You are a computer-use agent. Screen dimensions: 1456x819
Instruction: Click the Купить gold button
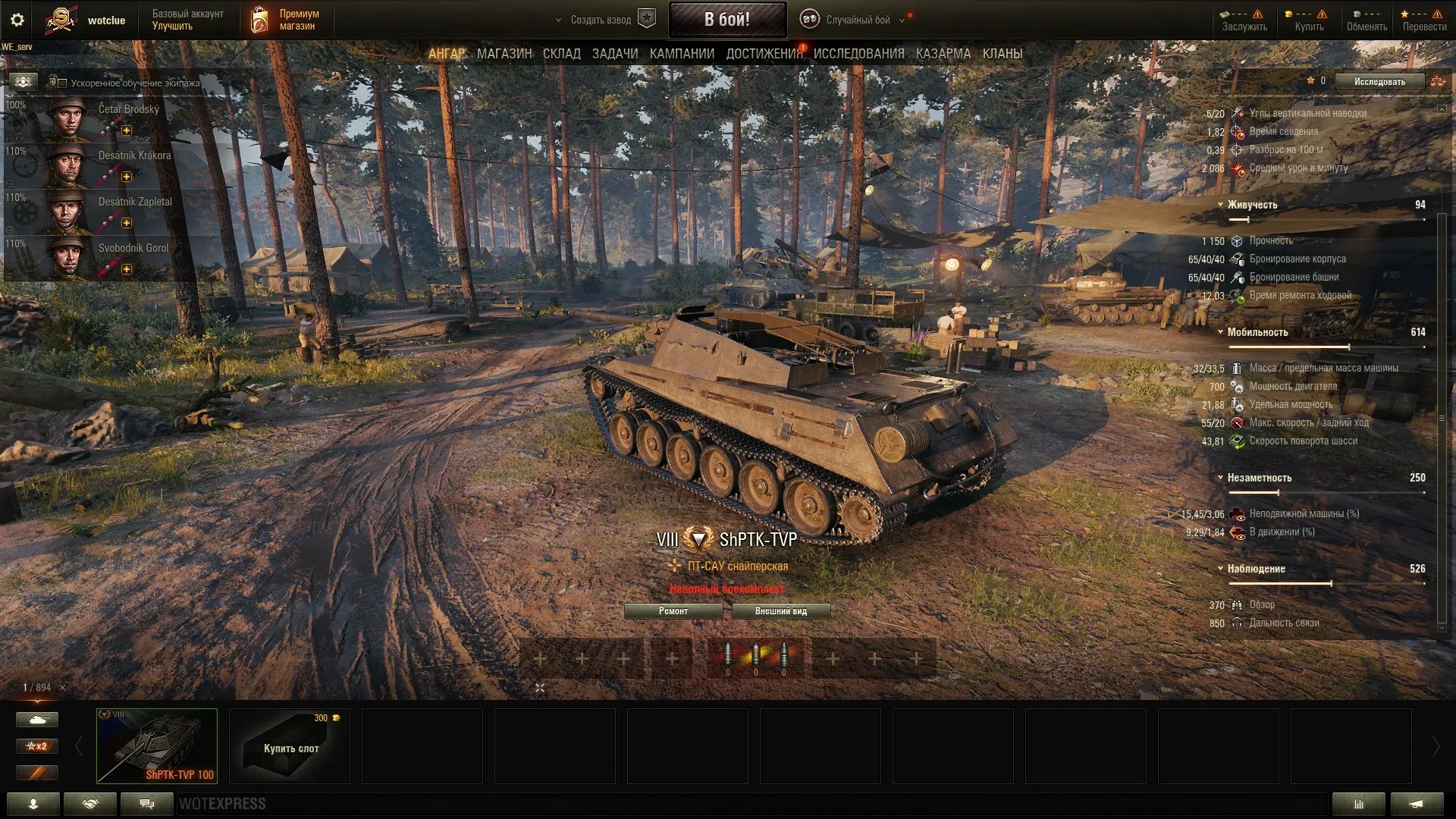(1308, 20)
